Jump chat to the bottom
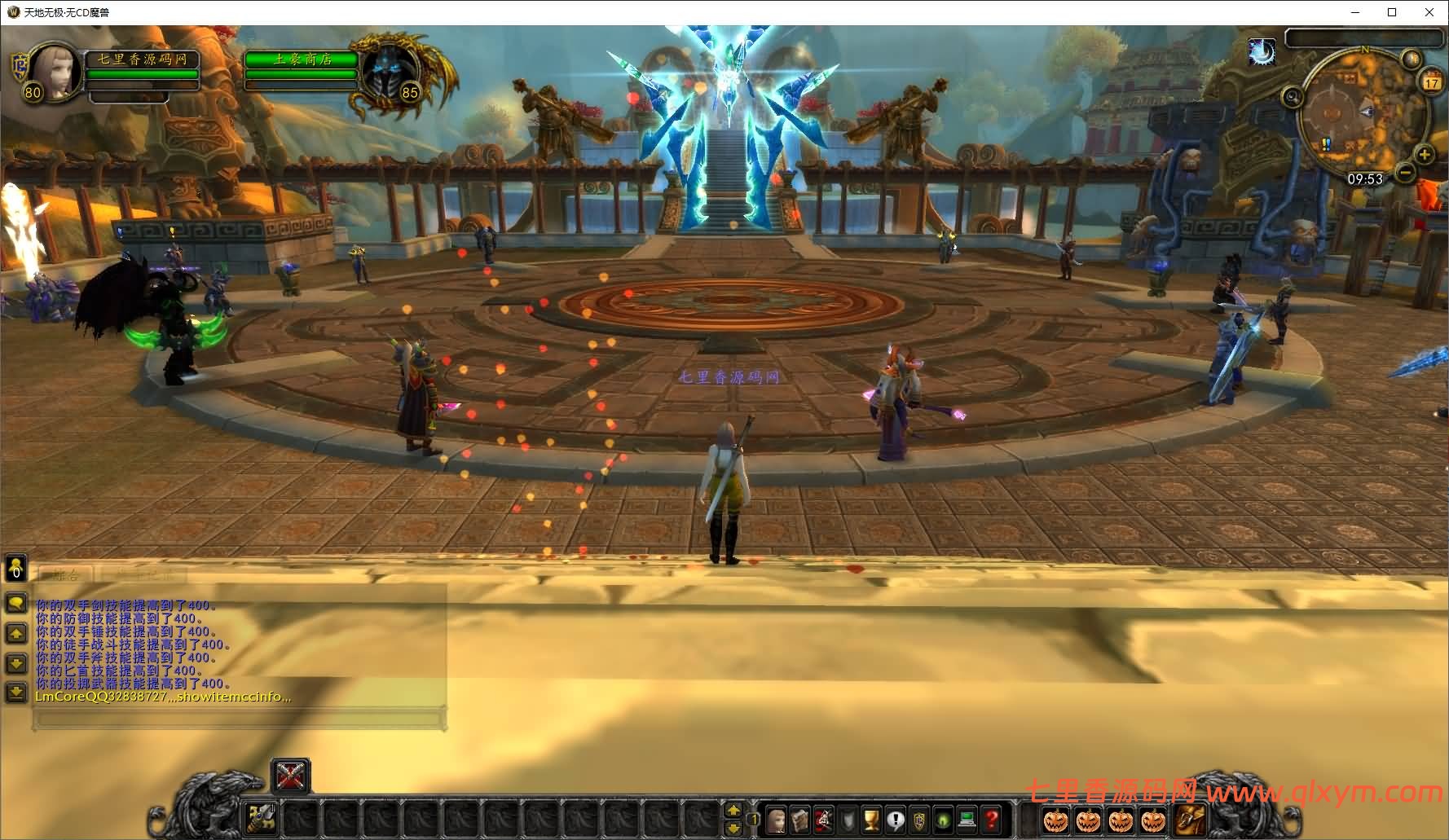The image size is (1449, 840). (15, 693)
